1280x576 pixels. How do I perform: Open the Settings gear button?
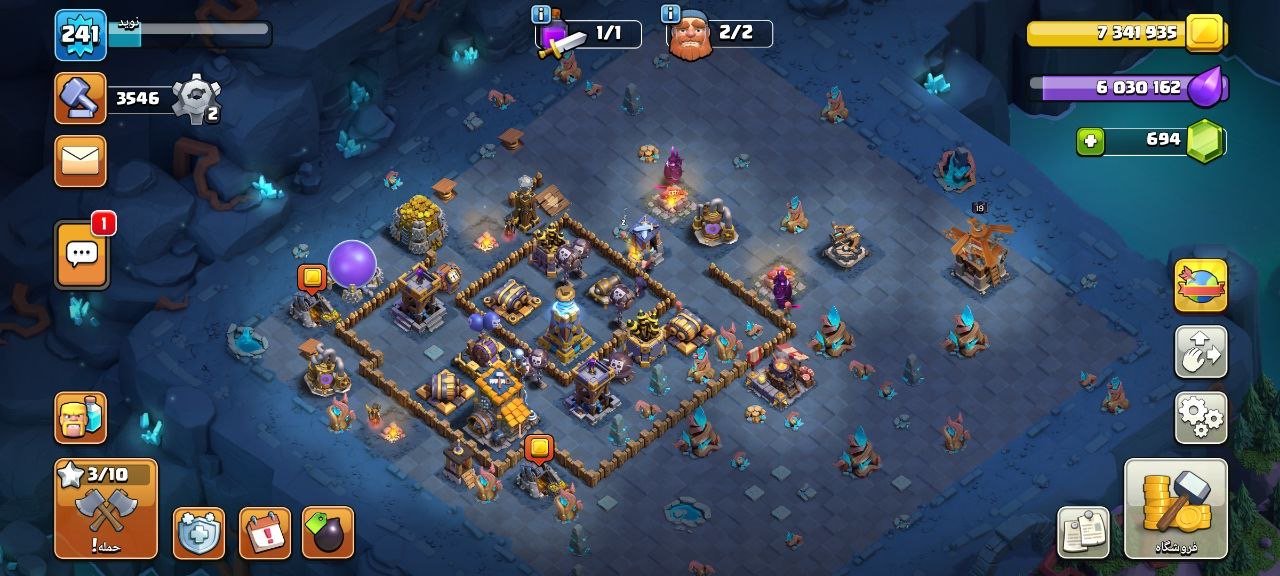(1200, 417)
